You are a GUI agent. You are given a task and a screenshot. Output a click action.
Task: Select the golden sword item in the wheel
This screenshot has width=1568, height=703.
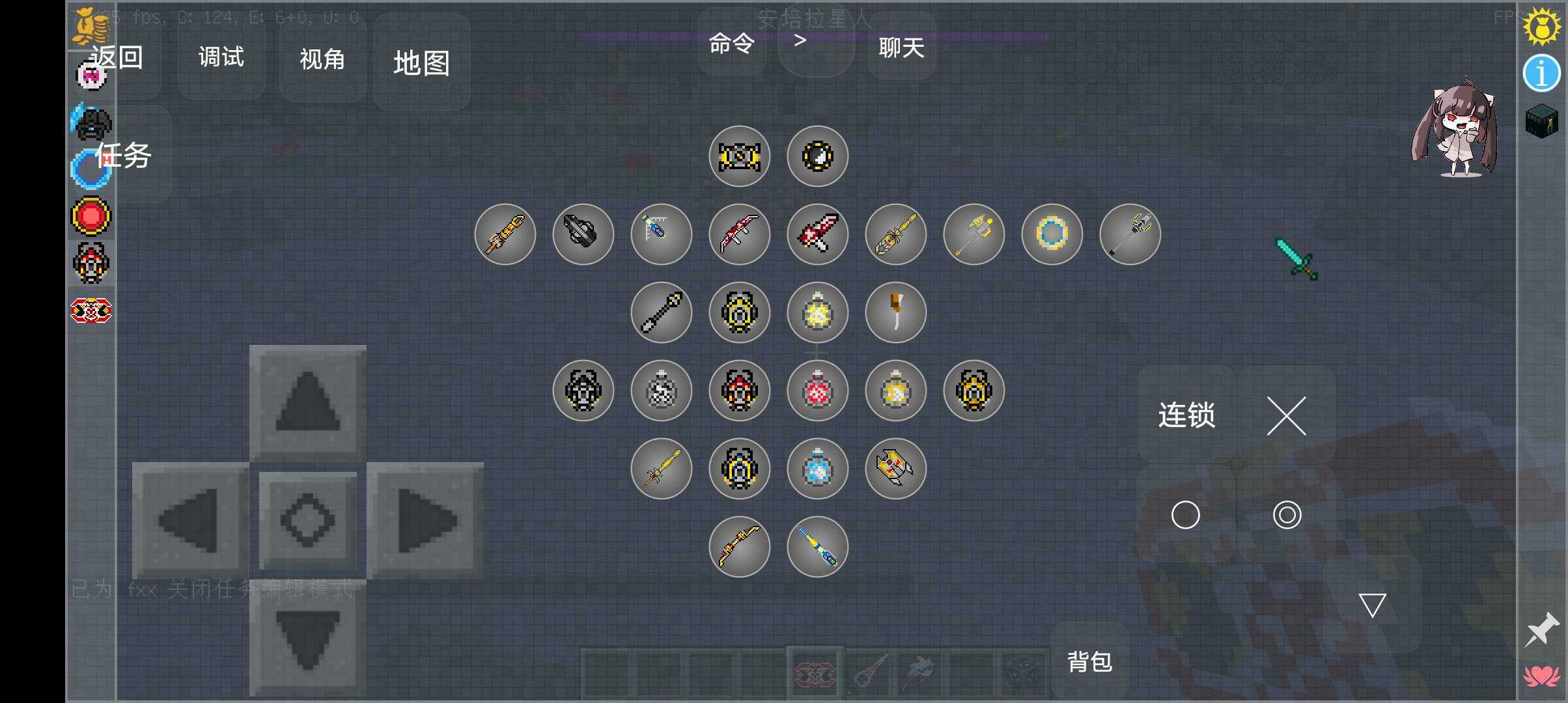(x=661, y=469)
